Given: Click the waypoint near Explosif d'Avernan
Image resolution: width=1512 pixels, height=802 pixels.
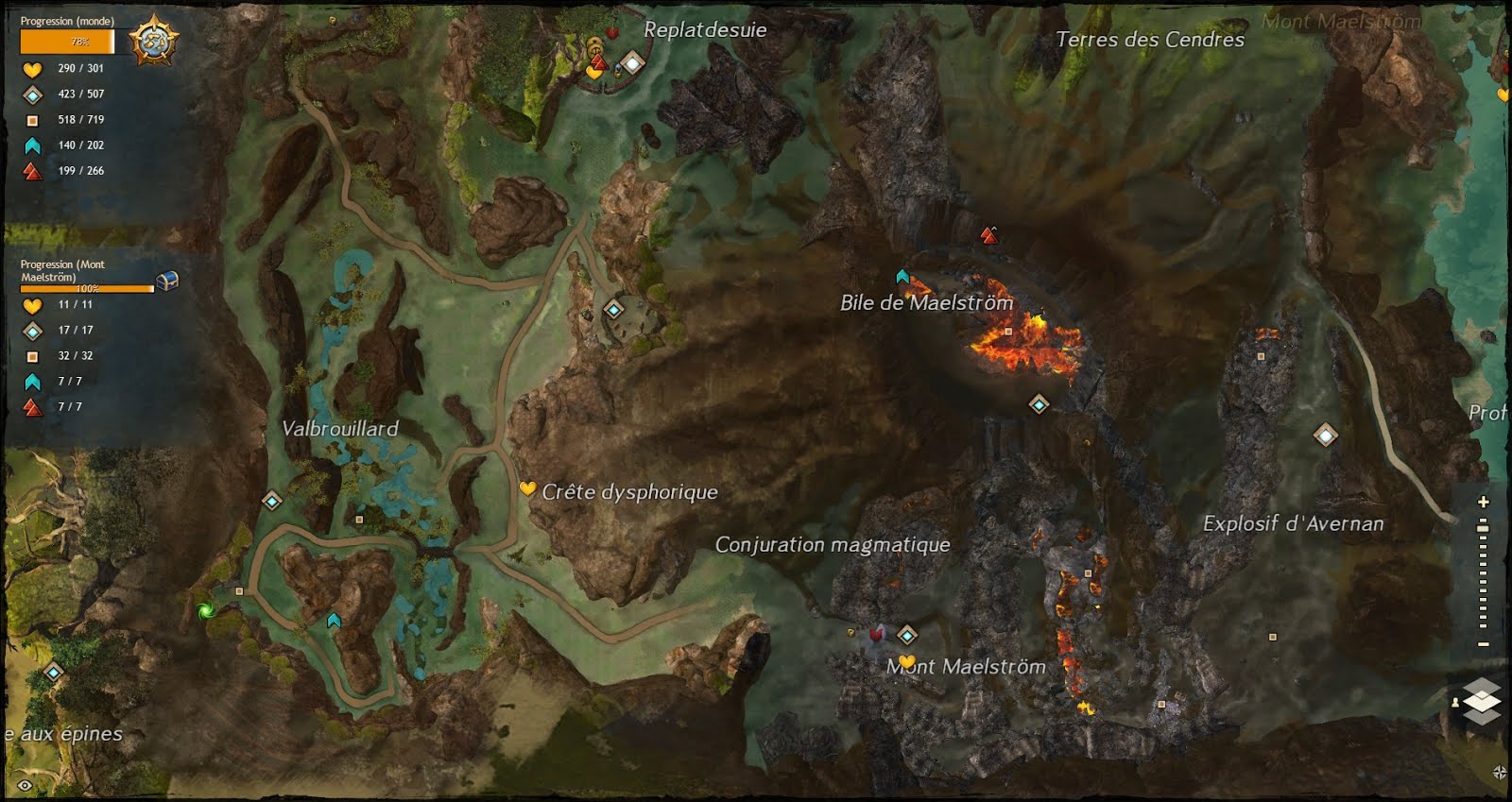Looking at the screenshot, I should [x=1327, y=435].
